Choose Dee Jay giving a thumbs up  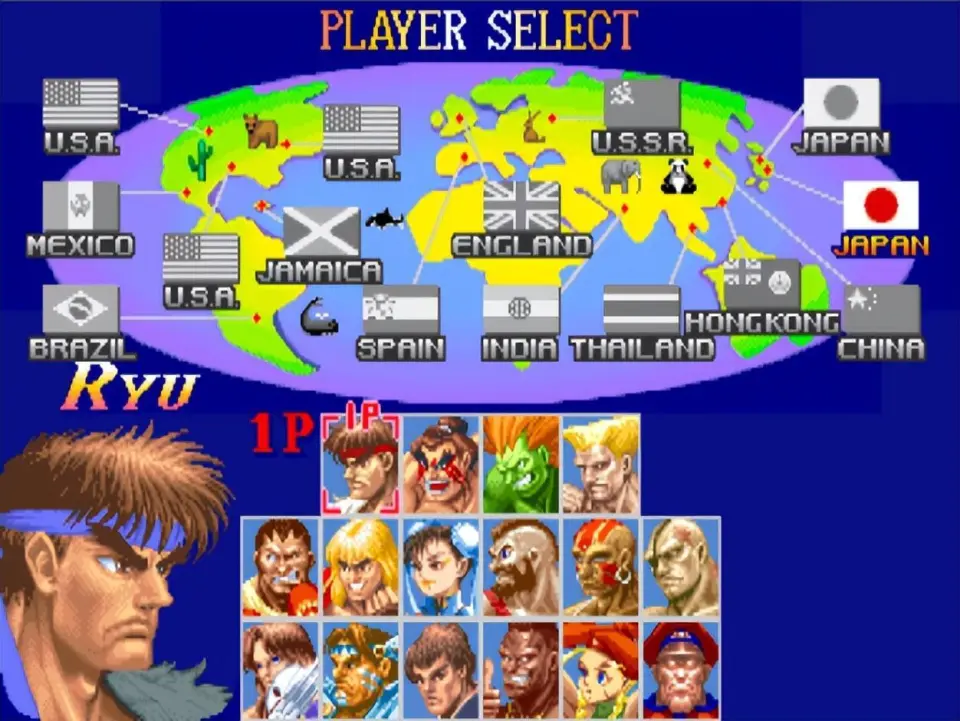pos(521,669)
